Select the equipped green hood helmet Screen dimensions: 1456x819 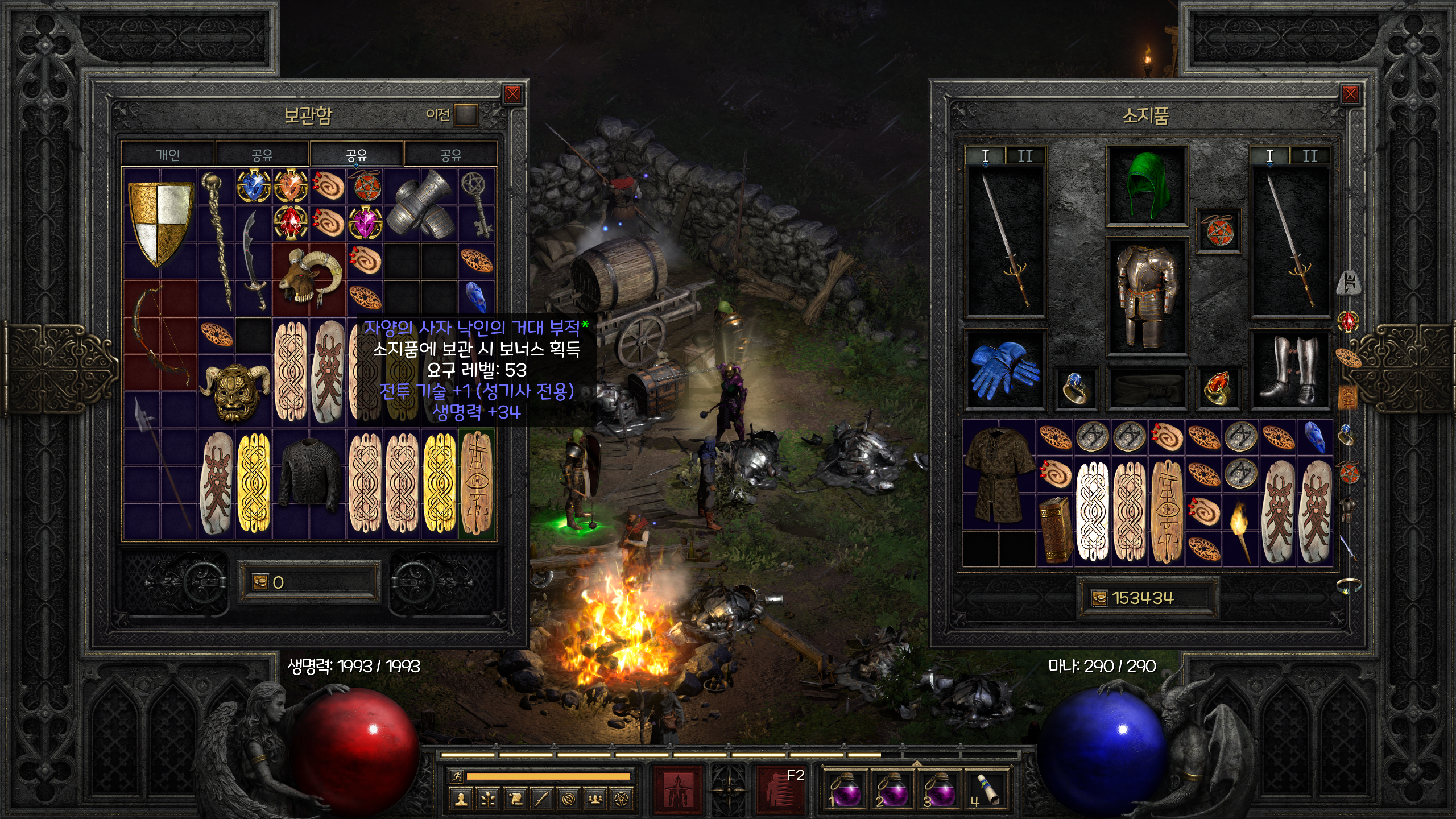click(x=1145, y=185)
